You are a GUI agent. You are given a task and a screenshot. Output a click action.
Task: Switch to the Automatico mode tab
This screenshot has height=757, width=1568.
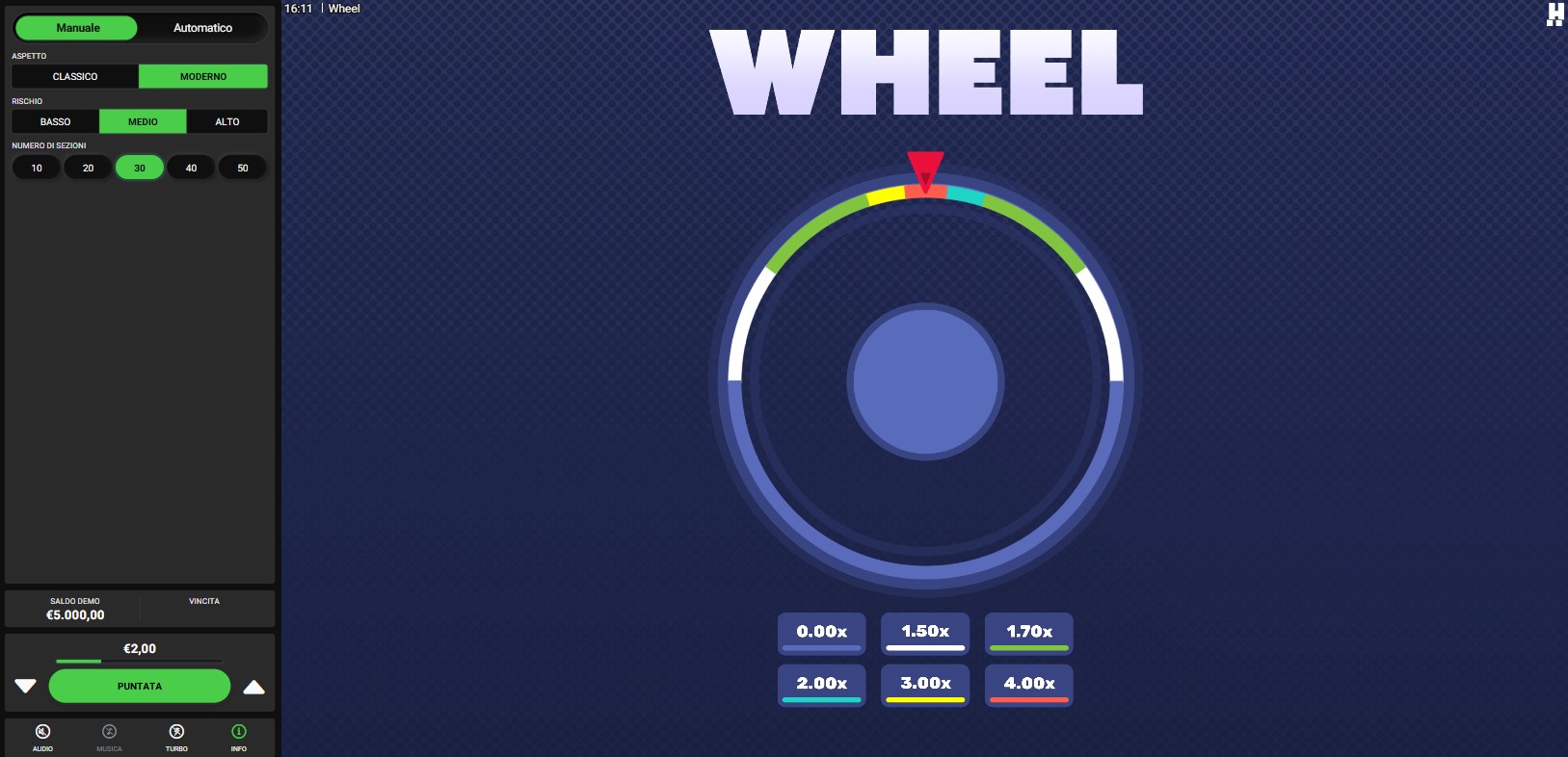pyautogui.click(x=202, y=28)
